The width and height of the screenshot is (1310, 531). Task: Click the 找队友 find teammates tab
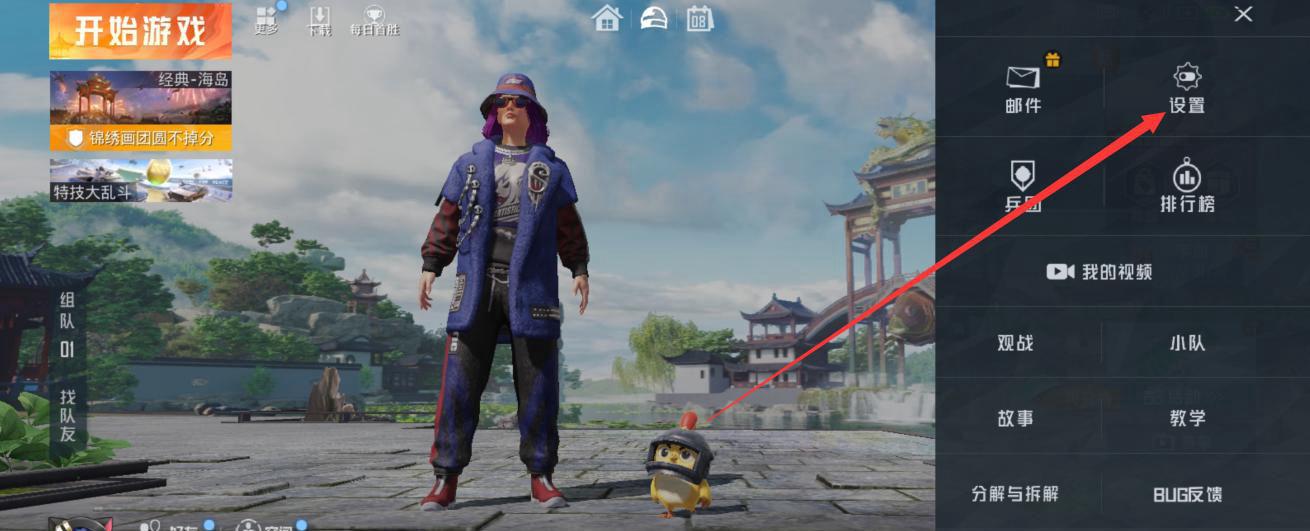(x=68, y=415)
